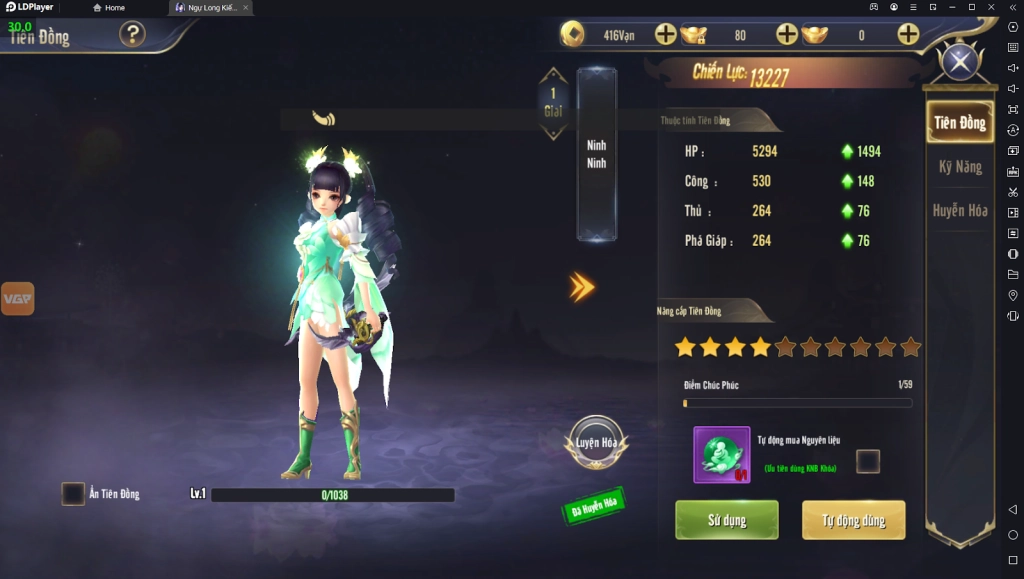Open the VGP side overlay button

pyautogui.click(x=17, y=298)
